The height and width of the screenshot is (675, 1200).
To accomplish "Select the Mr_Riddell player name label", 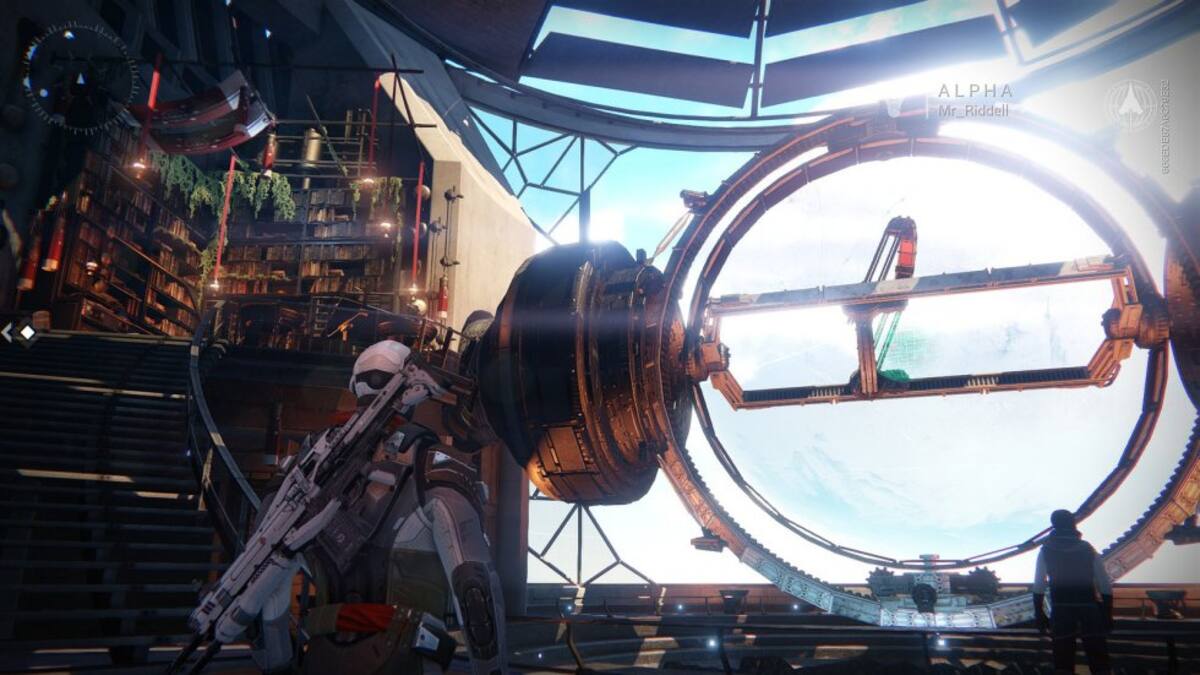I will click(x=972, y=110).
